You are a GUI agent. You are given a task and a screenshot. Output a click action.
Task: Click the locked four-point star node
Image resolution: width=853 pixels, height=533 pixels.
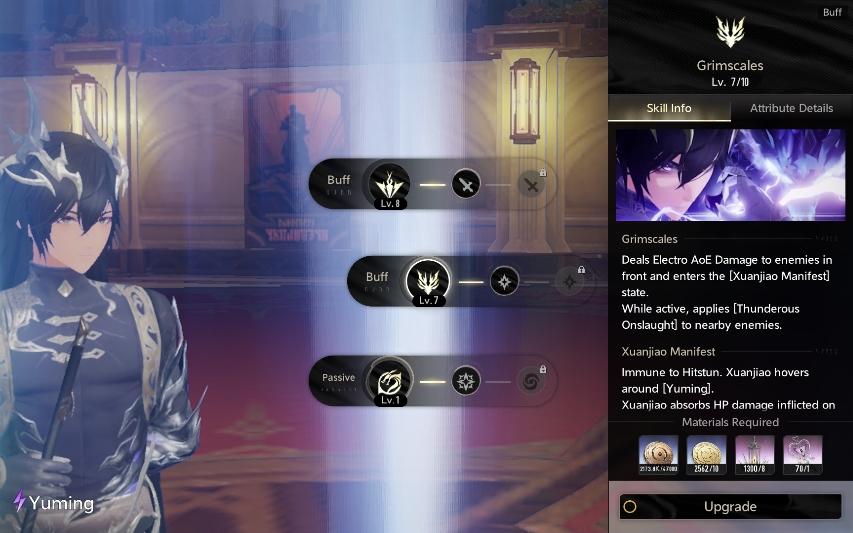[570, 281]
